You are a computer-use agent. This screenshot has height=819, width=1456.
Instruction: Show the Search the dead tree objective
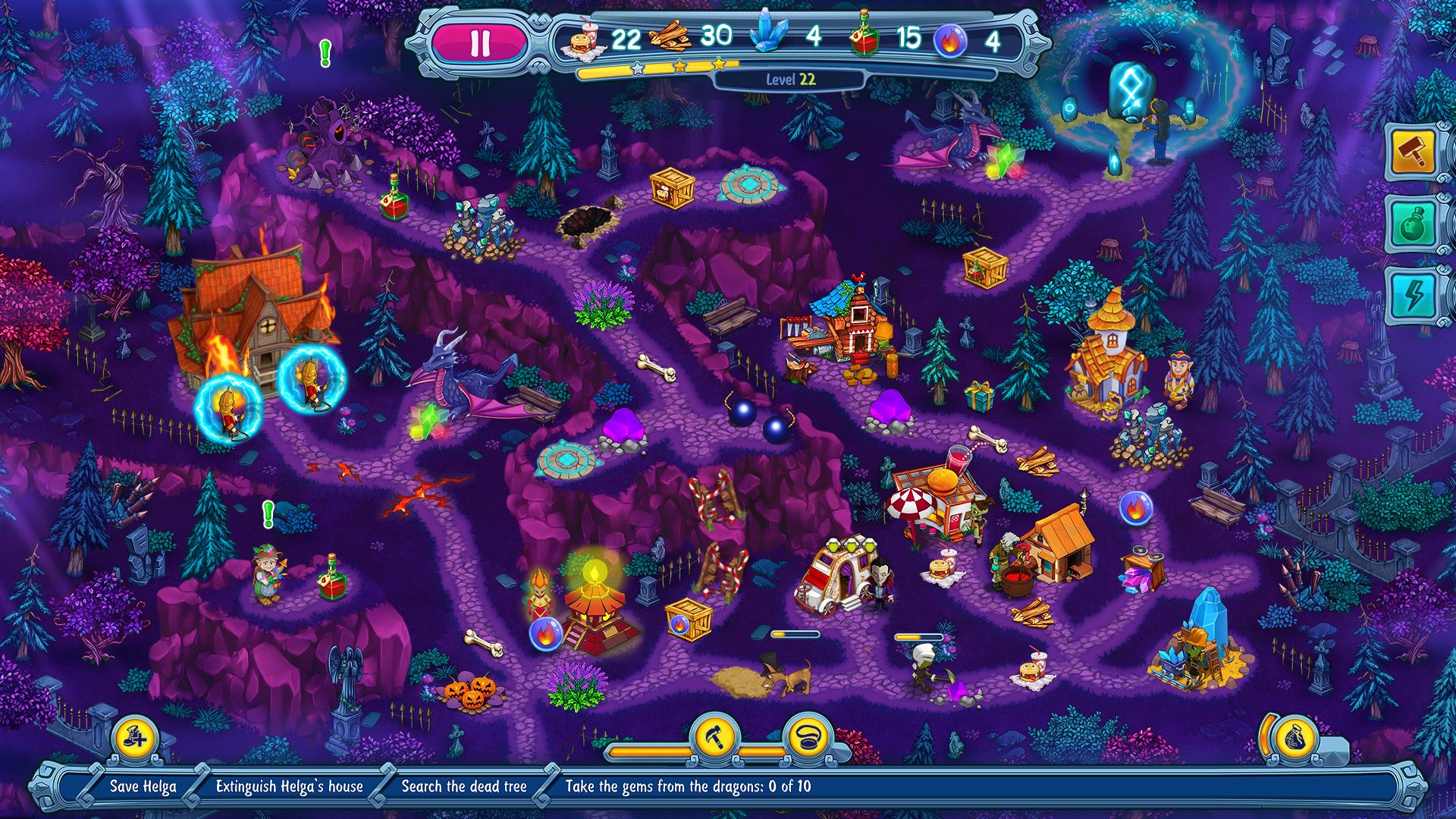coord(463,786)
